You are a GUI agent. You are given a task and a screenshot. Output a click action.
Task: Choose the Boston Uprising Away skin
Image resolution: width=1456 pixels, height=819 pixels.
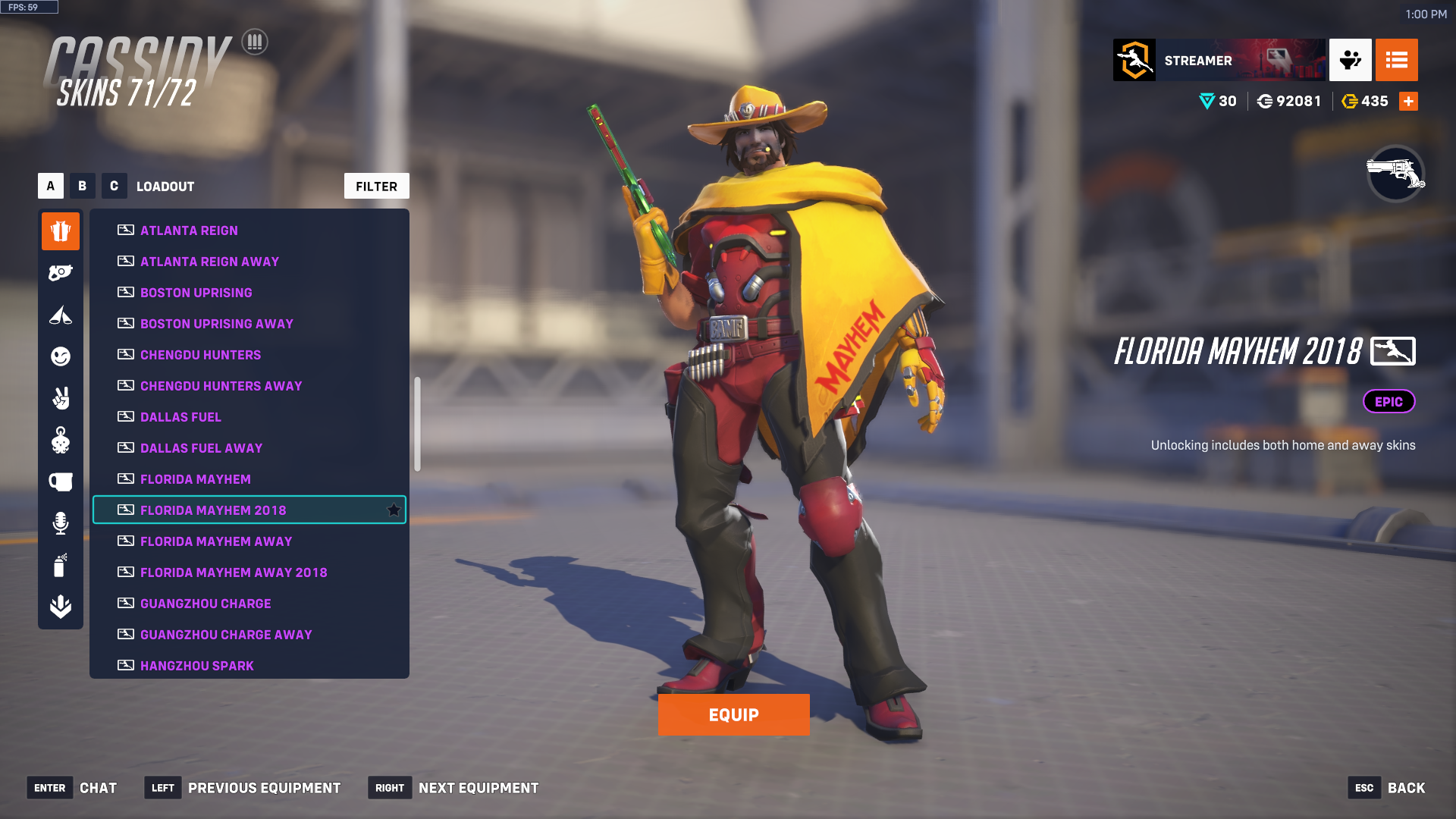216,324
